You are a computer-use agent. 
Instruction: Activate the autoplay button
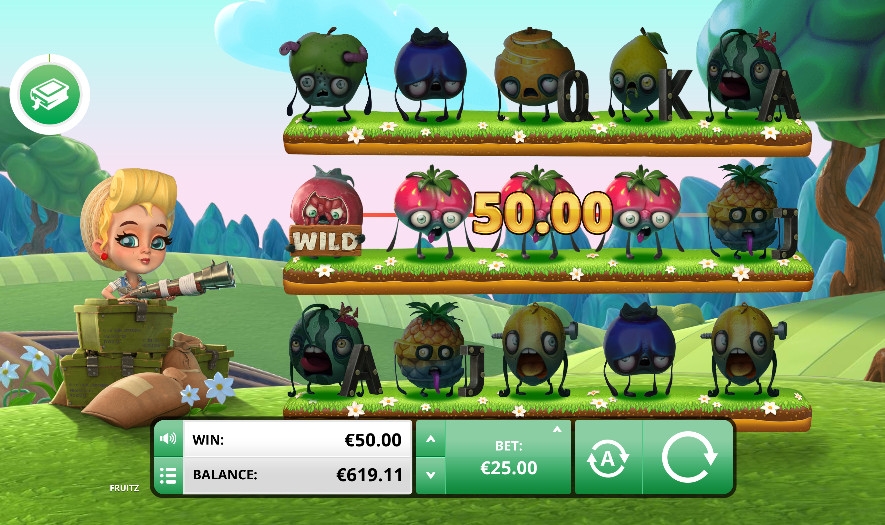[608, 457]
